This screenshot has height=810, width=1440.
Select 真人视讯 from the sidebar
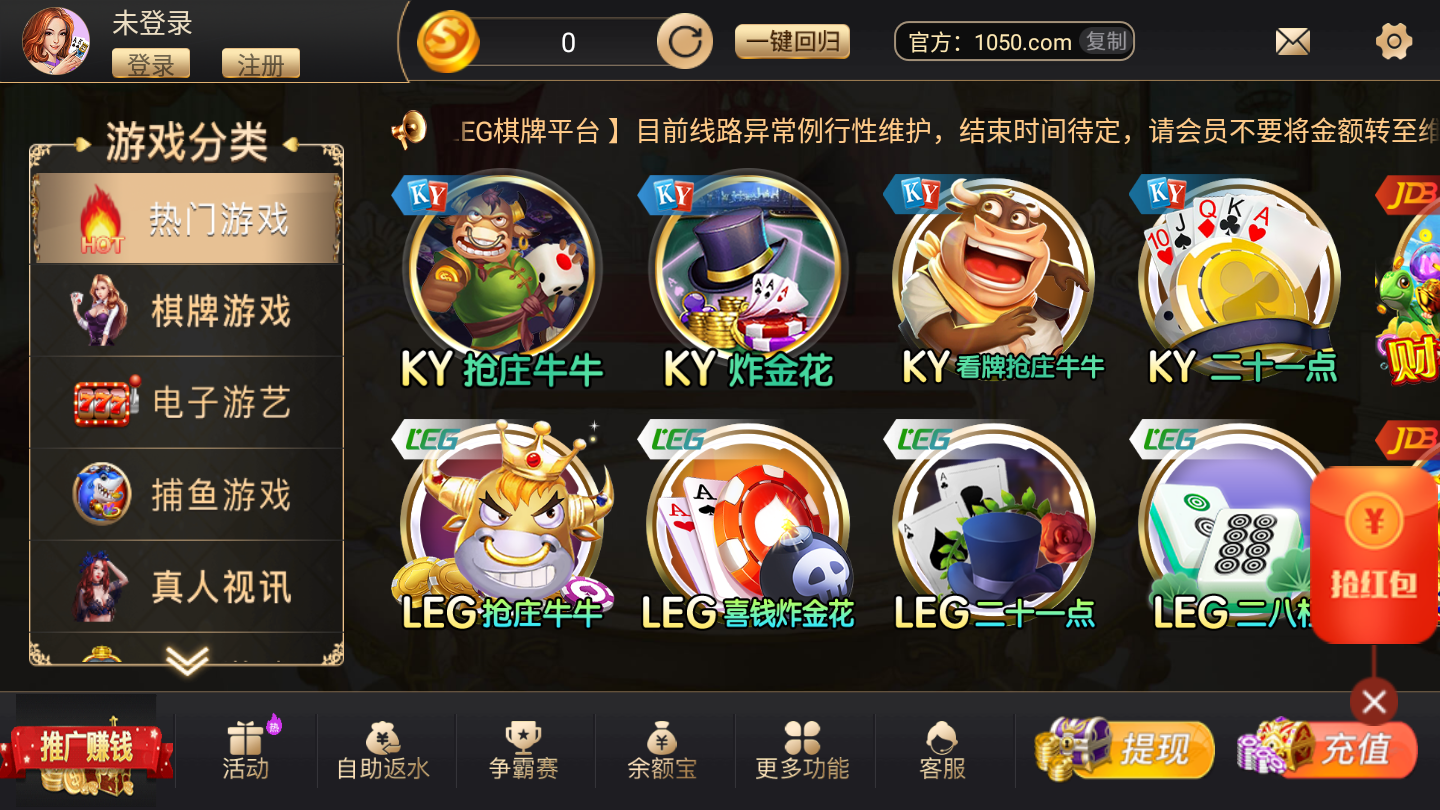[186, 585]
